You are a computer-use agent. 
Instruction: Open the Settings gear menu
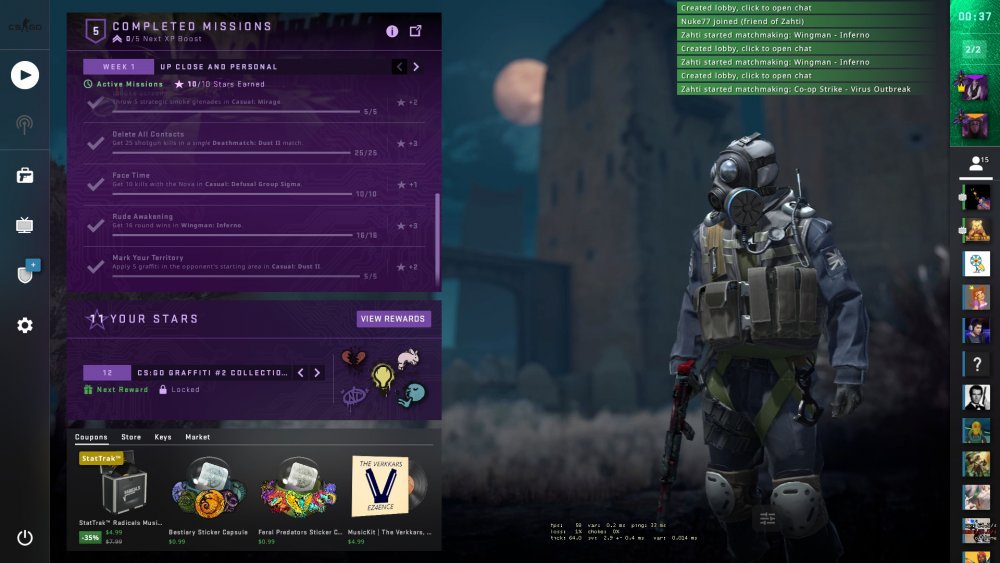pos(25,325)
